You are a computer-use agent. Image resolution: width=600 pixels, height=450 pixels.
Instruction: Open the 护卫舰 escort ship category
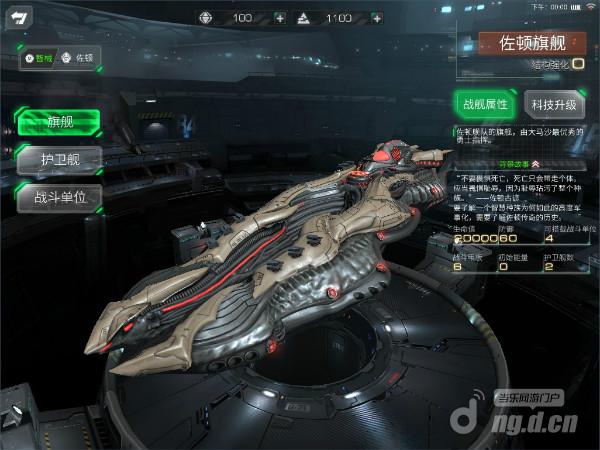[59, 159]
